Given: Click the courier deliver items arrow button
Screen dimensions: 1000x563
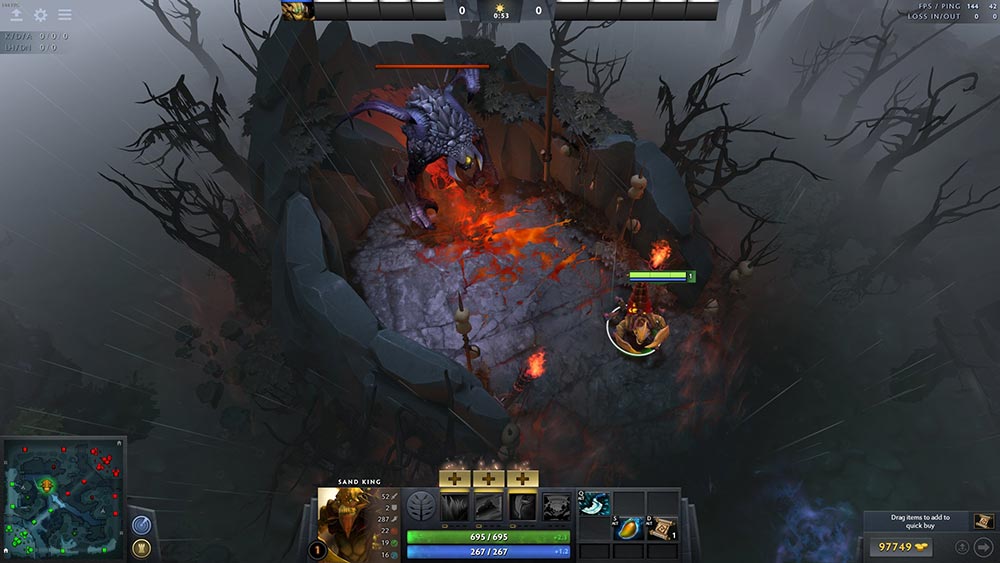Looking at the screenshot, I should click(983, 547).
